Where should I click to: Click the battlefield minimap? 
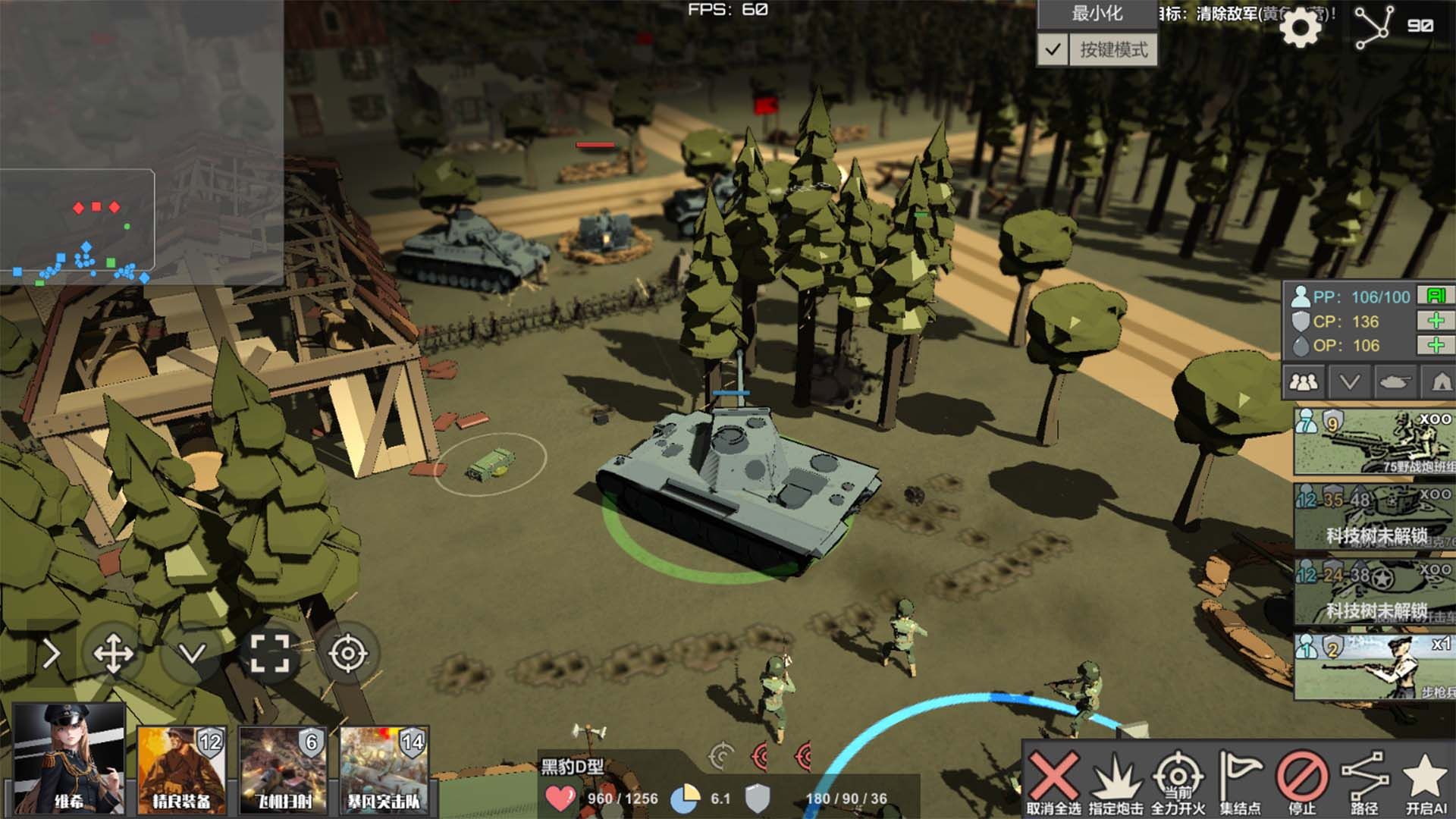pyautogui.click(x=142, y=142)
